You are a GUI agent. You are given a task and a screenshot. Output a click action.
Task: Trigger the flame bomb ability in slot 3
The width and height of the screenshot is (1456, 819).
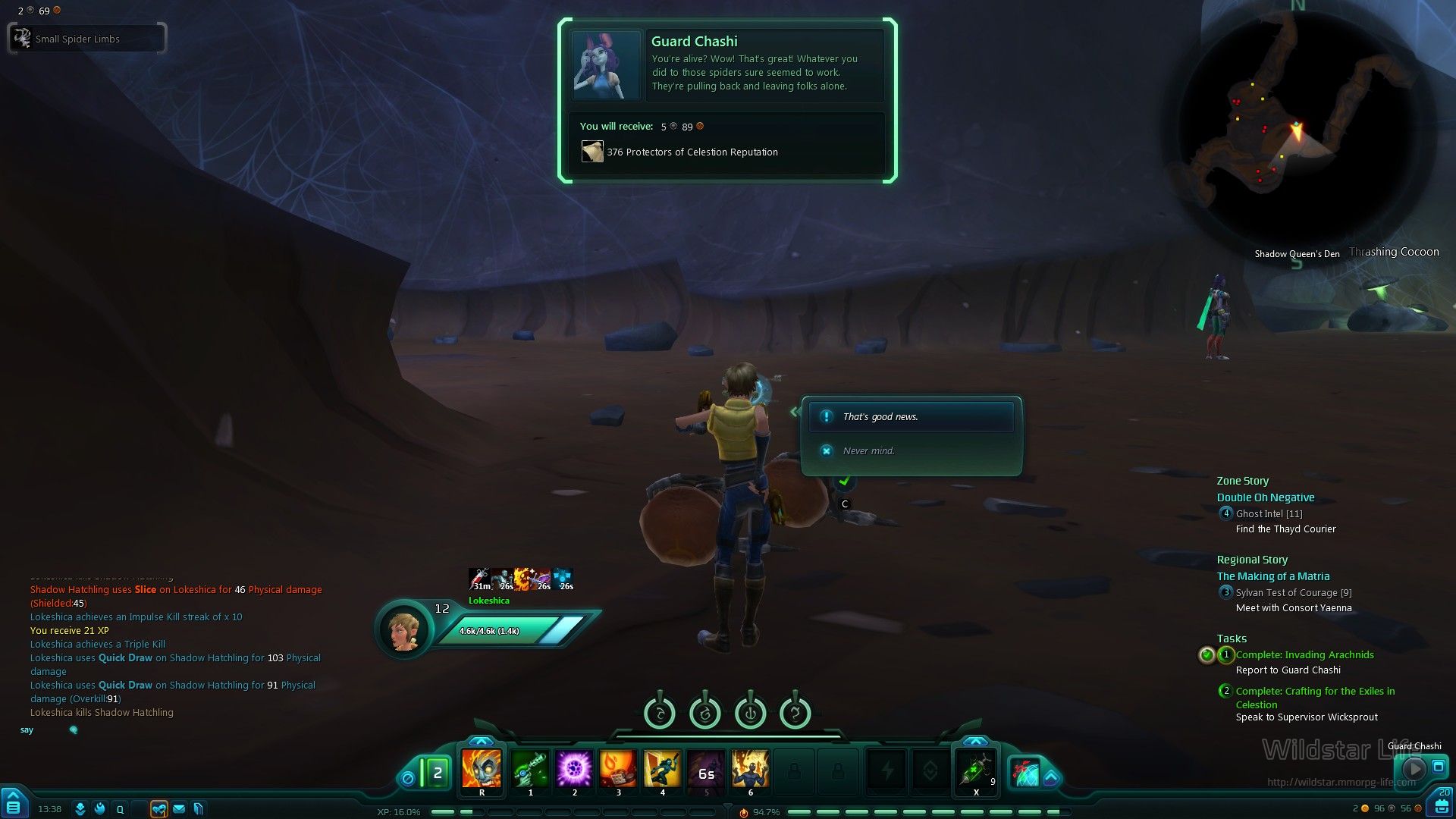pyautogui.click(x=618, y=769)
